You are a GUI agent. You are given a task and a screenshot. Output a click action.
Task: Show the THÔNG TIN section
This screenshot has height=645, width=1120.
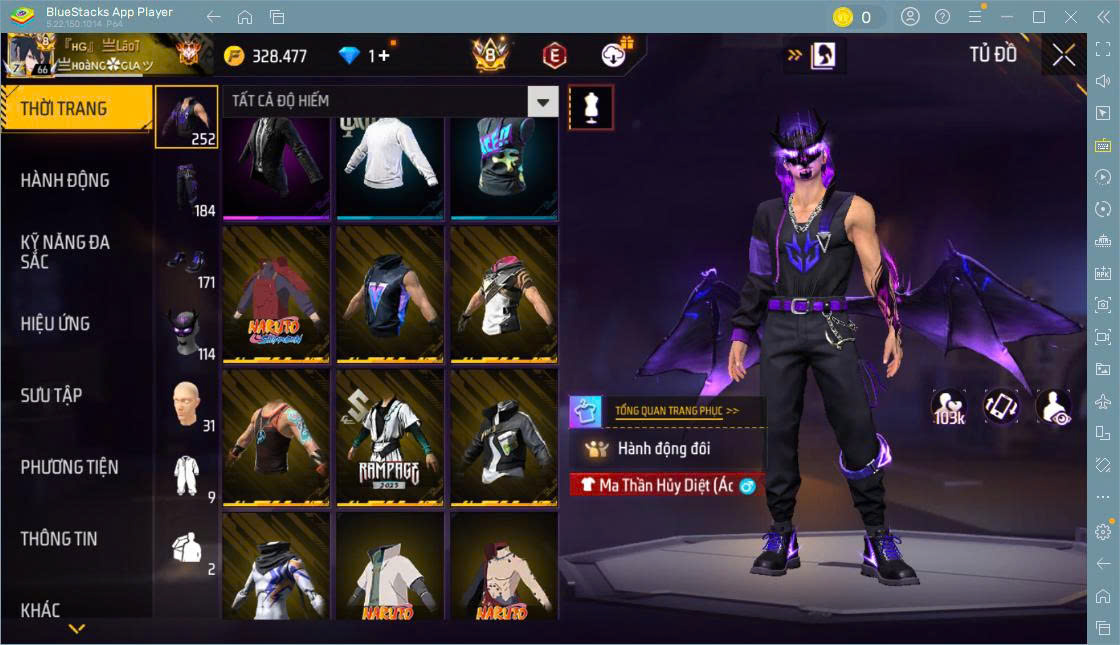(60, 538)
